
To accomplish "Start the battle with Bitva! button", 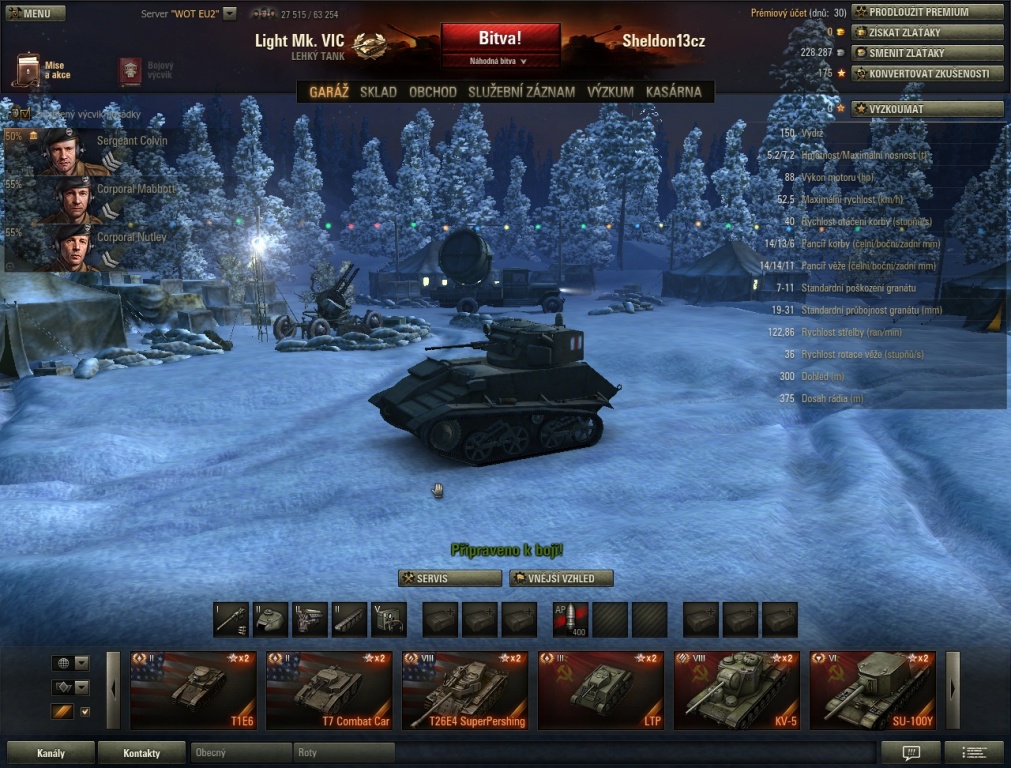I will coord(500,38).
